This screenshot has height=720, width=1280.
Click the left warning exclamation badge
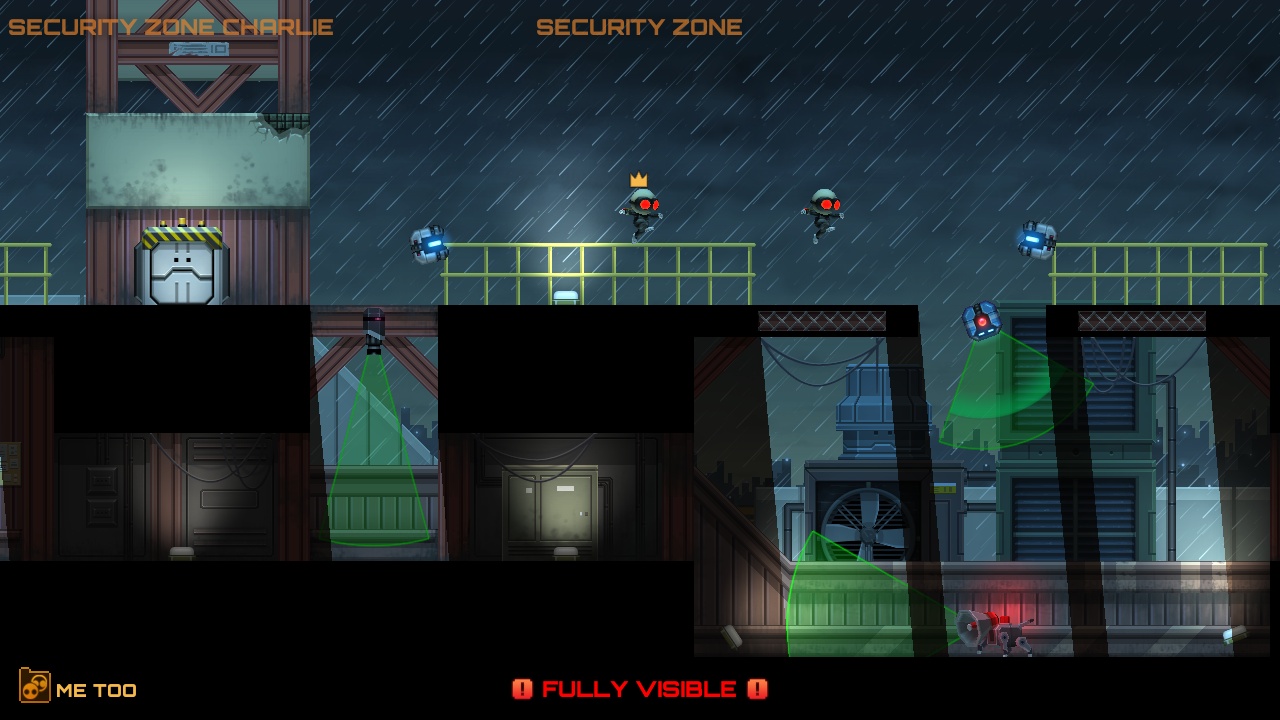point(524,689)
